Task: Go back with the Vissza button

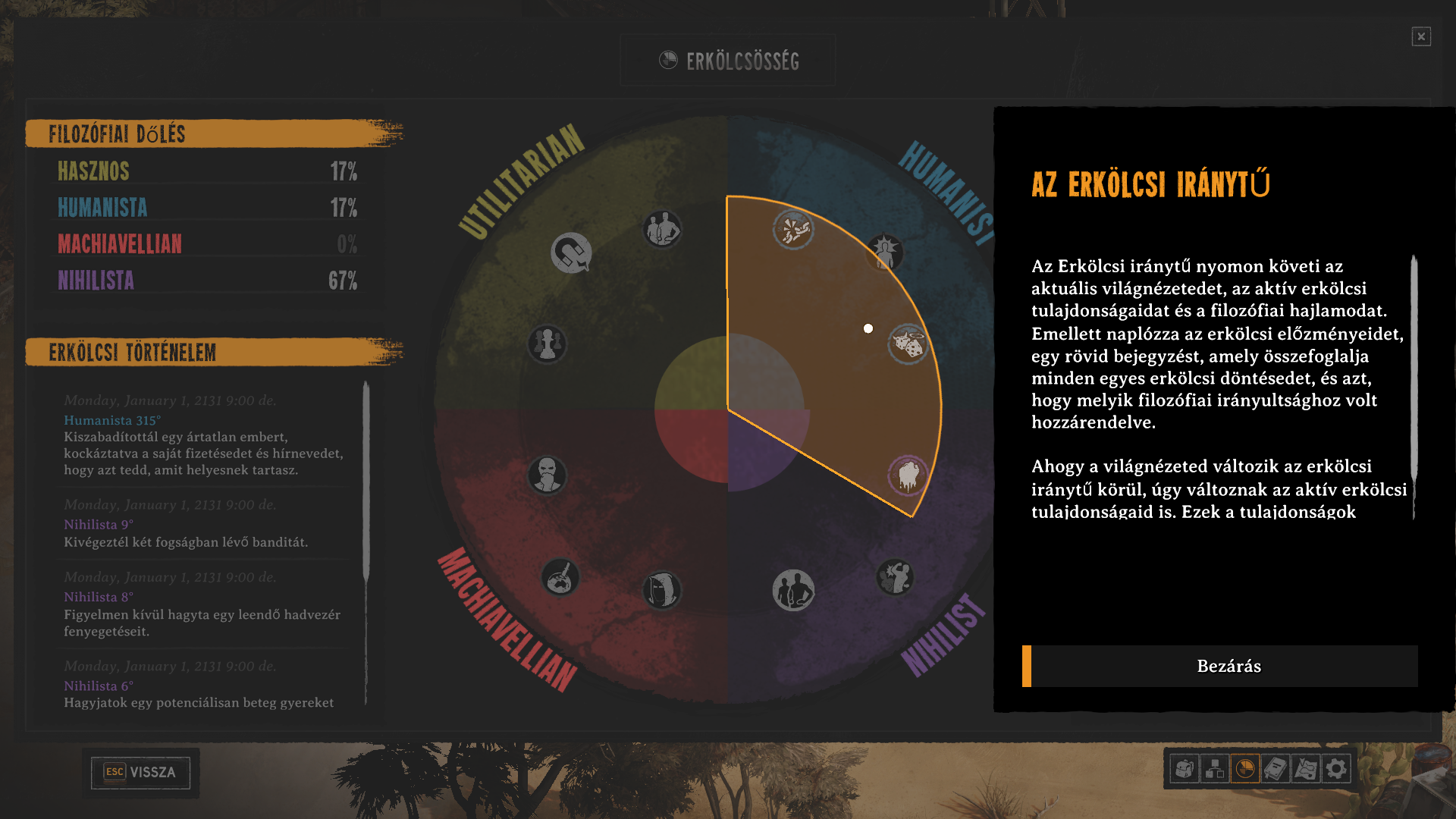Action: coord(140,772)
